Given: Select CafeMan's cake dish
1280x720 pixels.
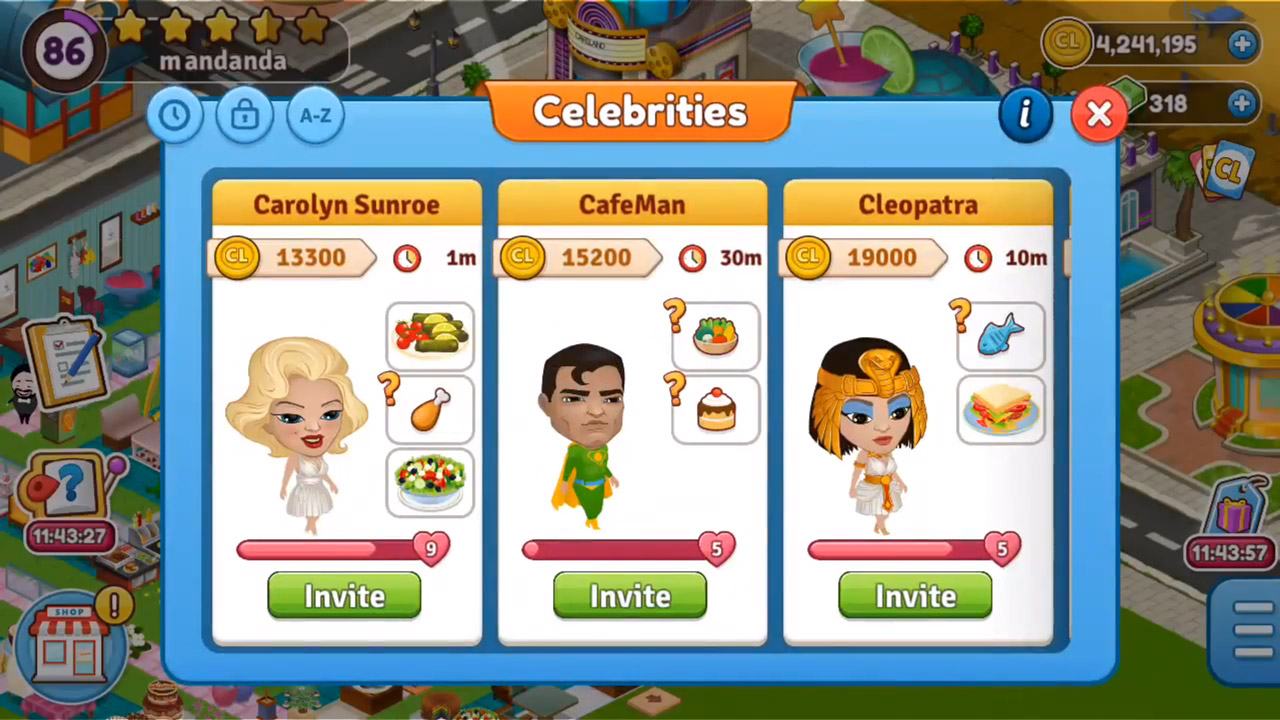Looking at the screenshot, I should click(x=716, y=409).
